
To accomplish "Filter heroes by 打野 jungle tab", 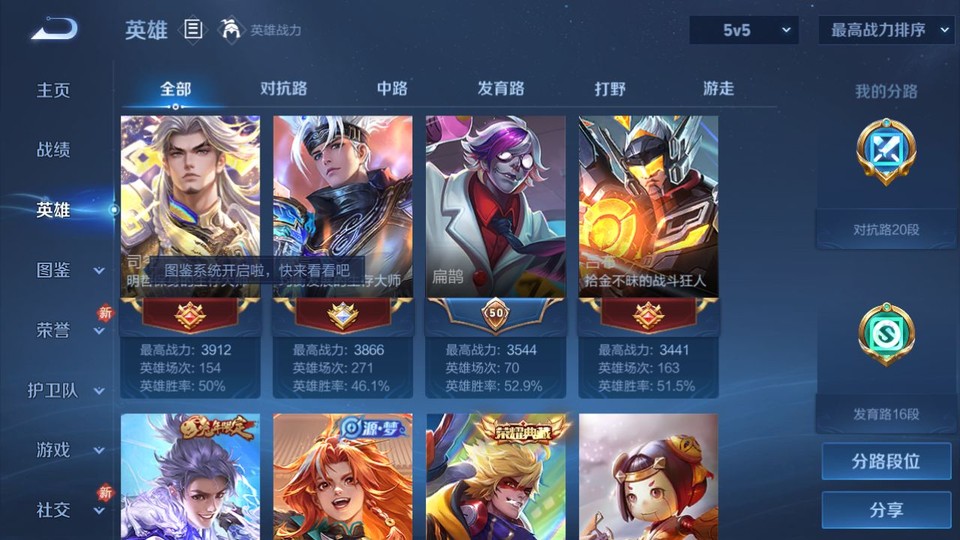I will click(610, 88).
